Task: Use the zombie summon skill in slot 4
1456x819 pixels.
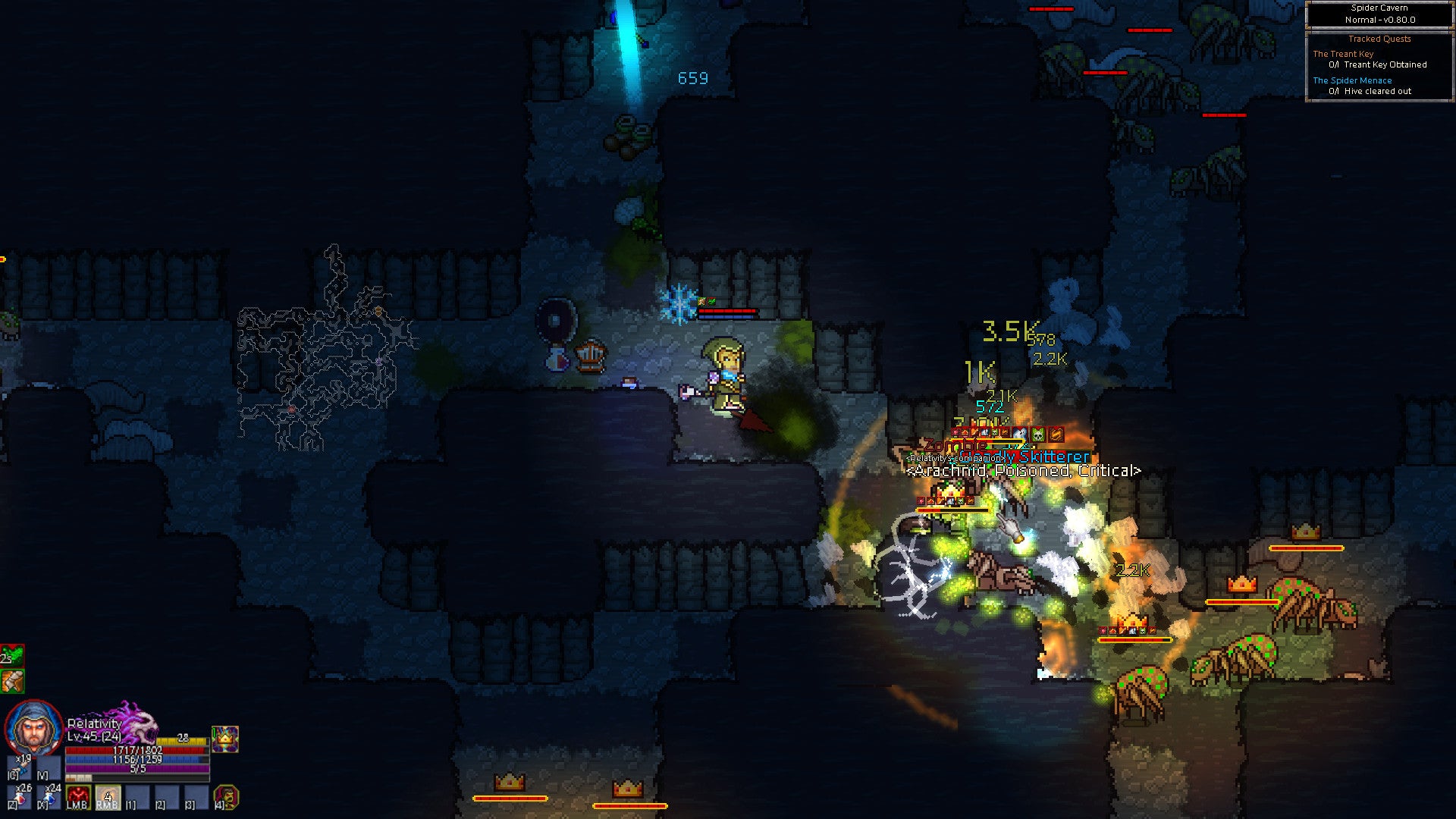Action: click(x=225, y=797)
